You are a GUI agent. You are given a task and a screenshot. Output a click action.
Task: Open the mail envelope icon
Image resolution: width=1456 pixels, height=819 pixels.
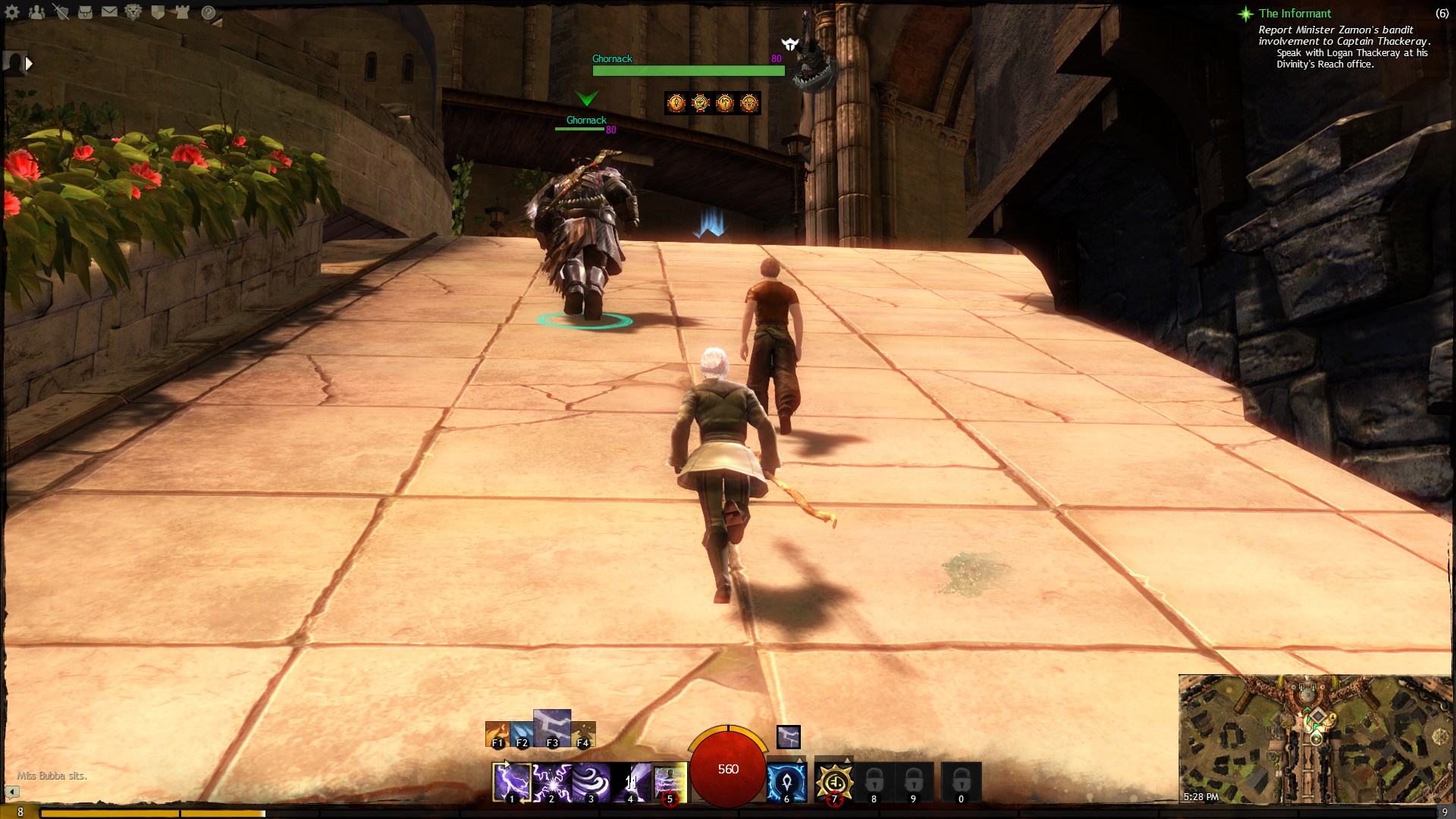click(x=109, y=12)
